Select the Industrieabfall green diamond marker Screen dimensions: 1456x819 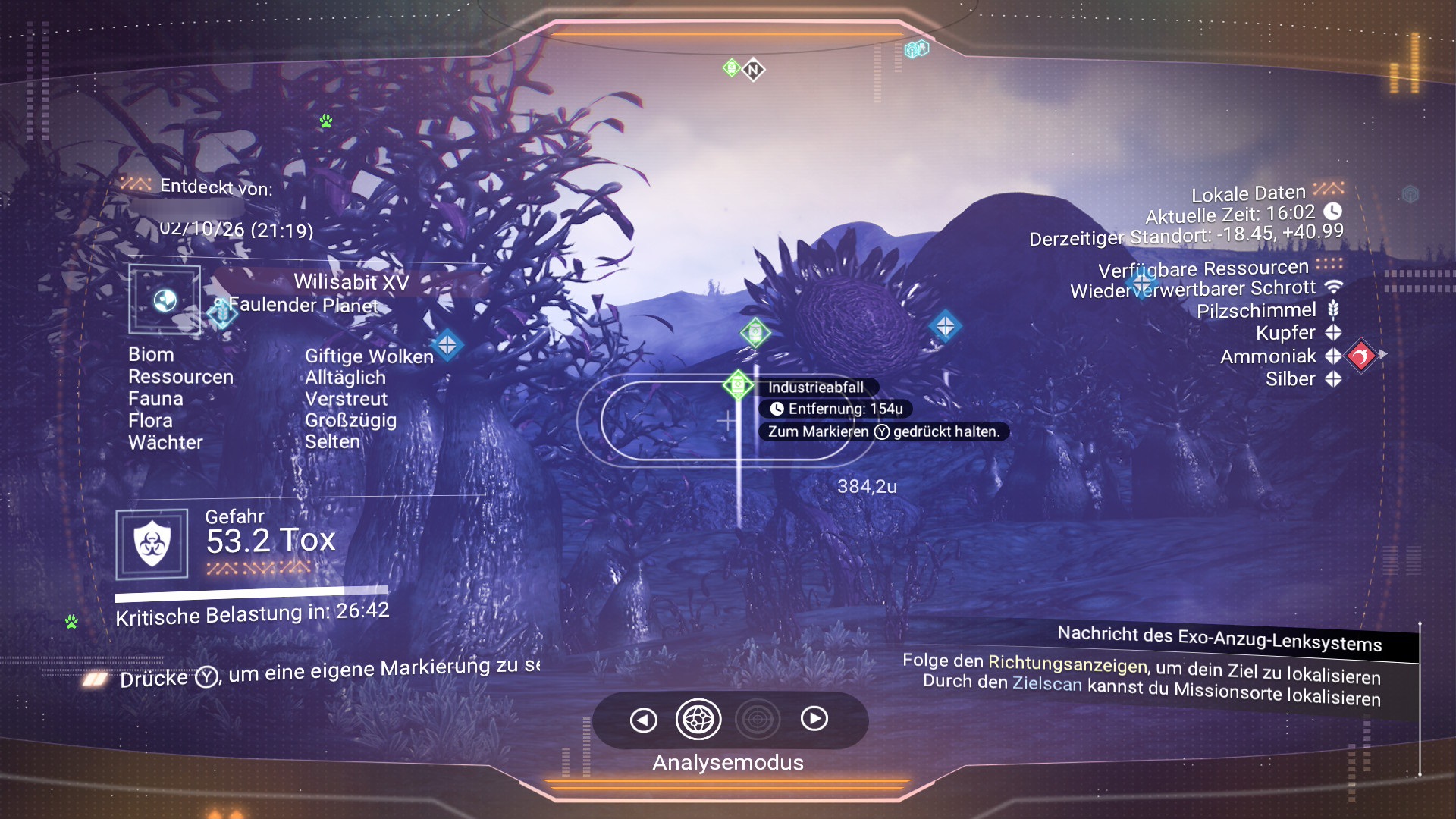[737, 385]
